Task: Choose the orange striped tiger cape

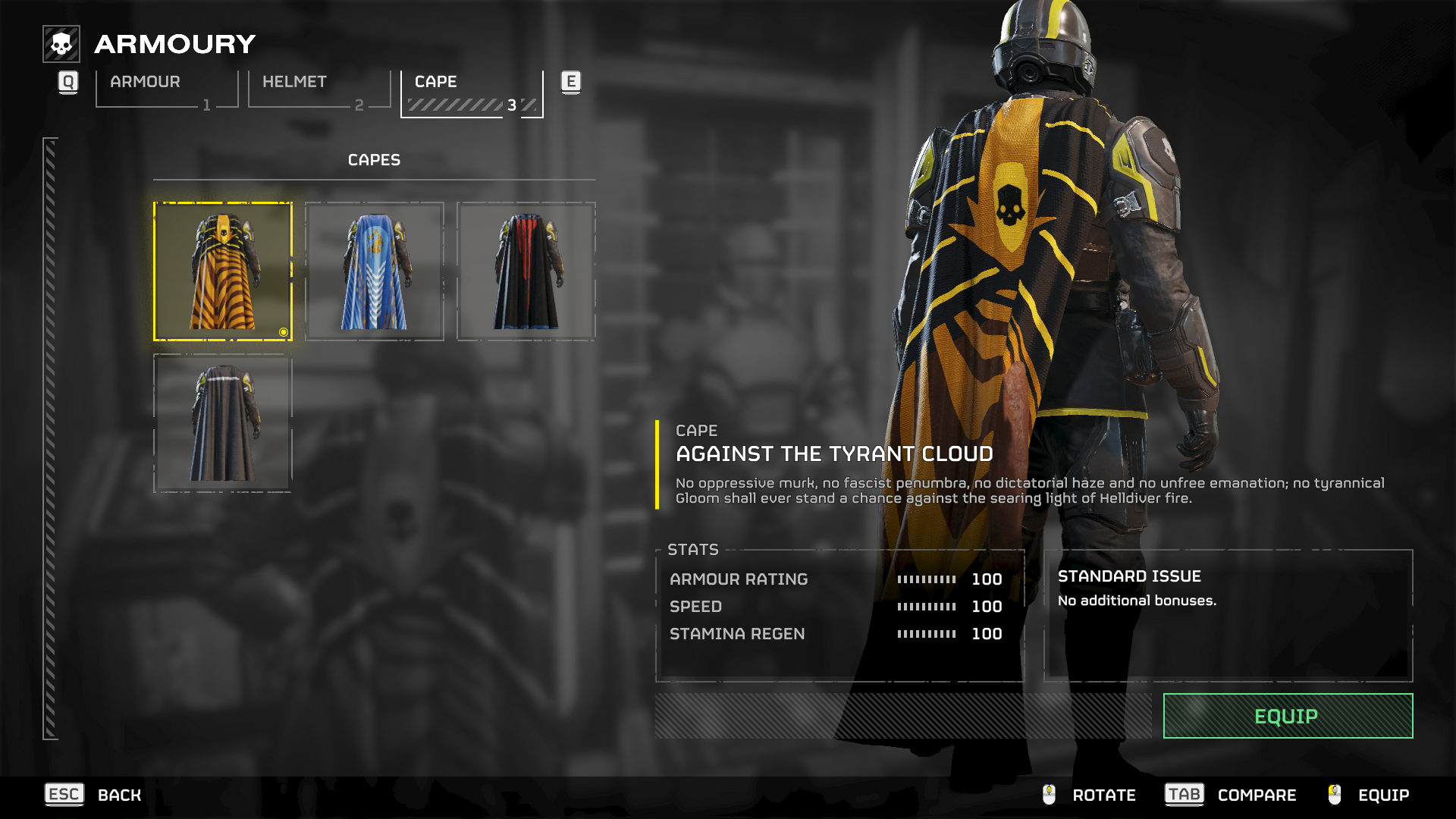Action: pyautogui.click(x=223, y=271)
